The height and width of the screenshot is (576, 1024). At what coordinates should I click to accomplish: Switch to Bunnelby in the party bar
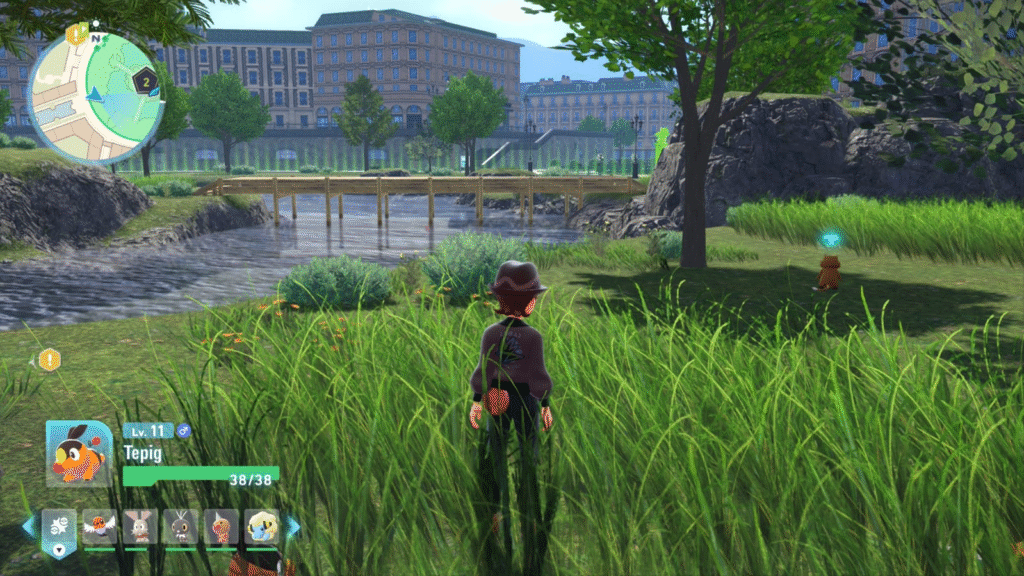point(140,526)
